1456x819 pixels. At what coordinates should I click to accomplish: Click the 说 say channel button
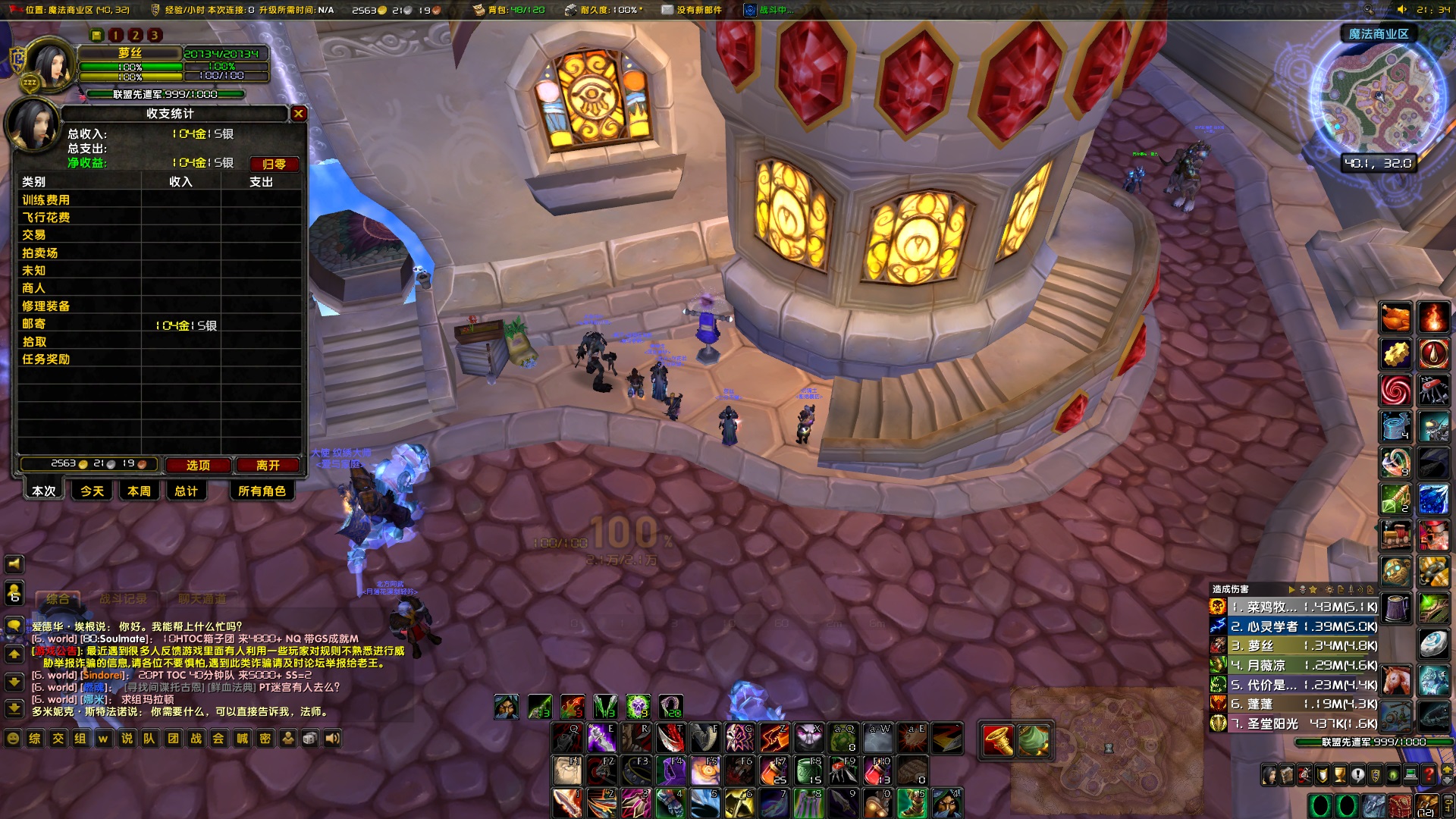coord(127,739)
